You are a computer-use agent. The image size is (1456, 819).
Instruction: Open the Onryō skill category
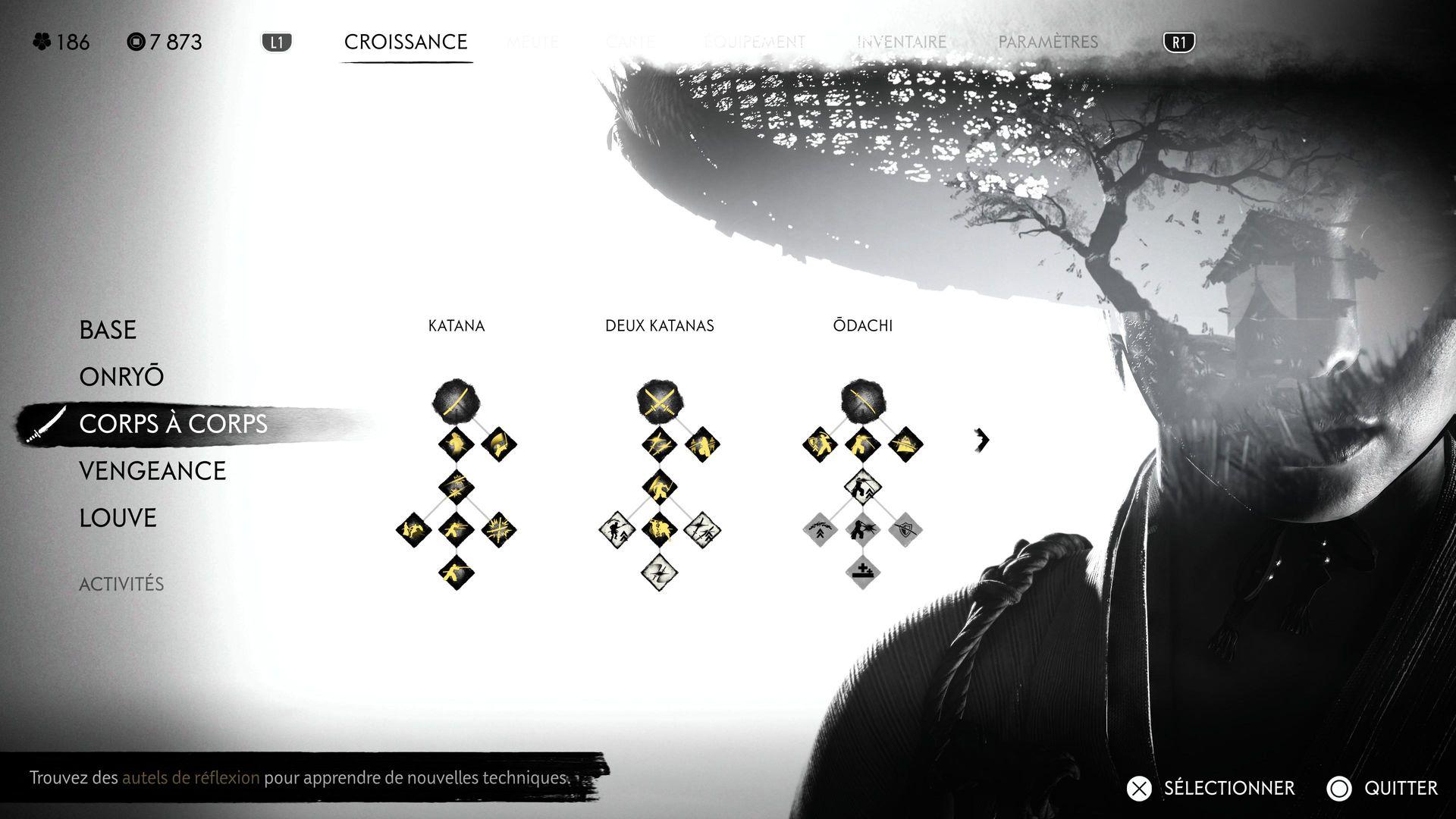[121, 377]
